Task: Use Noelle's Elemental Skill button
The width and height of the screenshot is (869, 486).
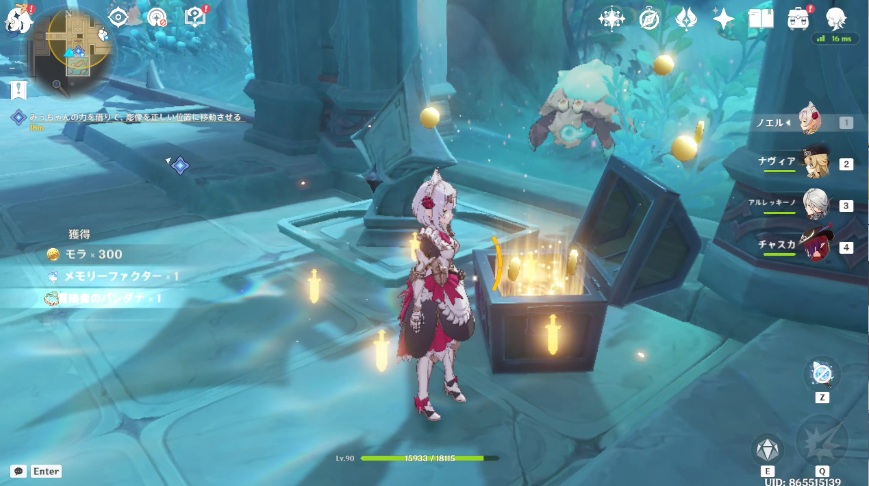Action: (768, 449)
